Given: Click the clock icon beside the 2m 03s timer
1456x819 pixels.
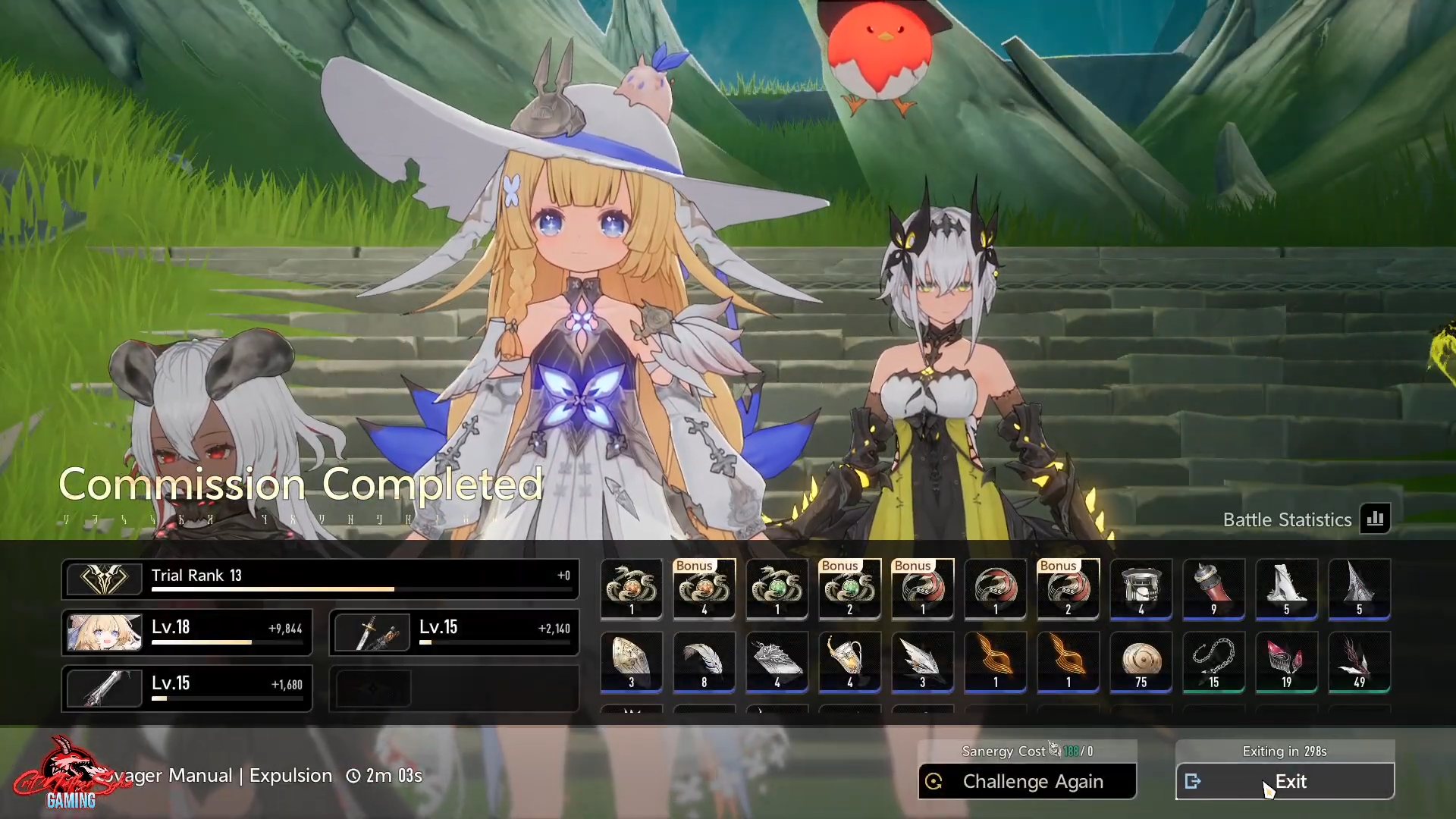Looking at the screenshot, I should [x=352, y=776].
